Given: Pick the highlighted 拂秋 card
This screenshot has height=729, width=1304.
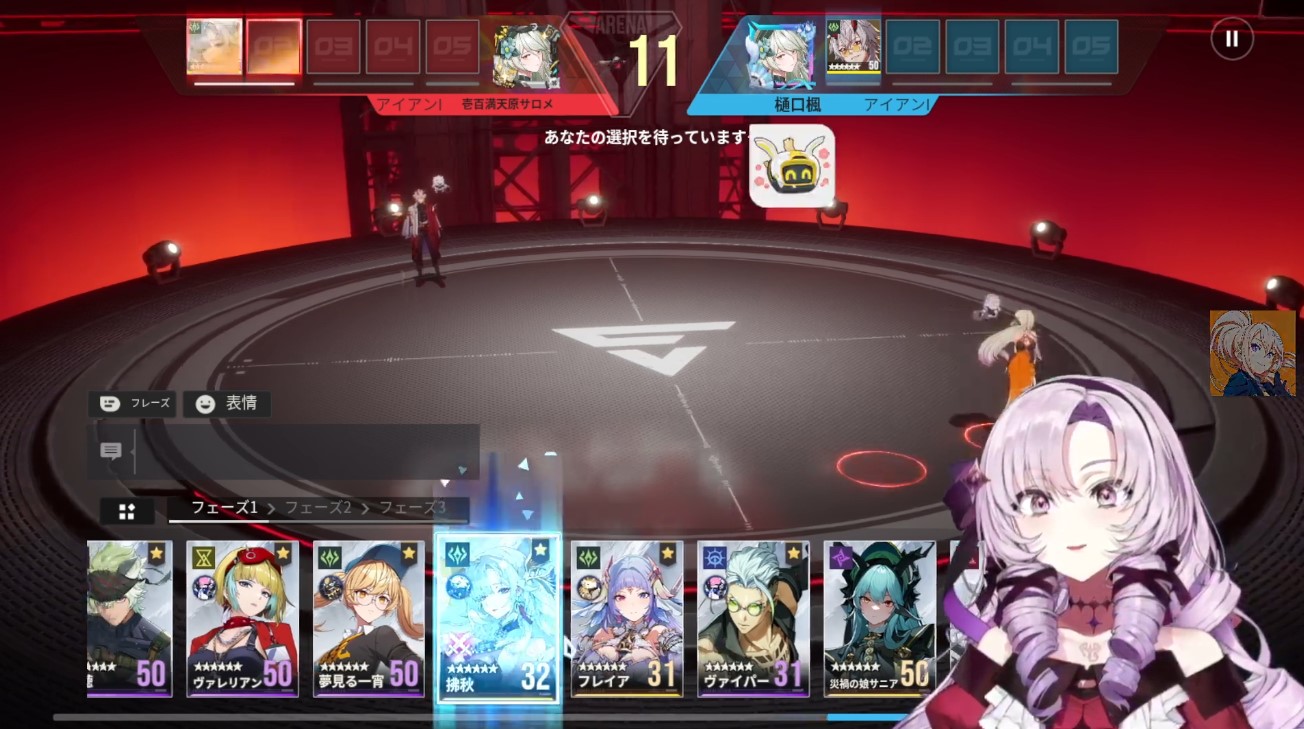Looking at the screenshot, I should click(497, 618).
